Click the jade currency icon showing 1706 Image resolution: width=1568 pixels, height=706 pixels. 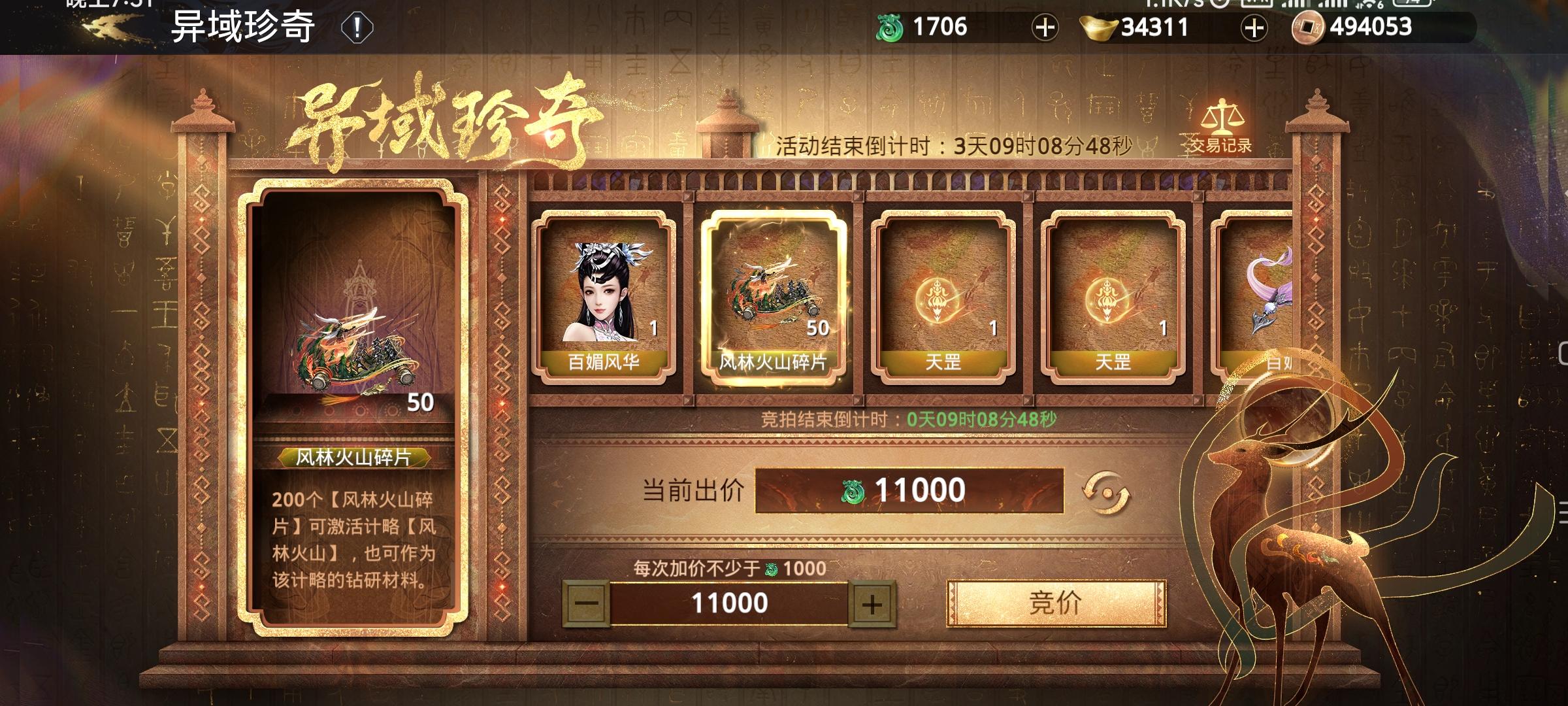click(889, 27)
